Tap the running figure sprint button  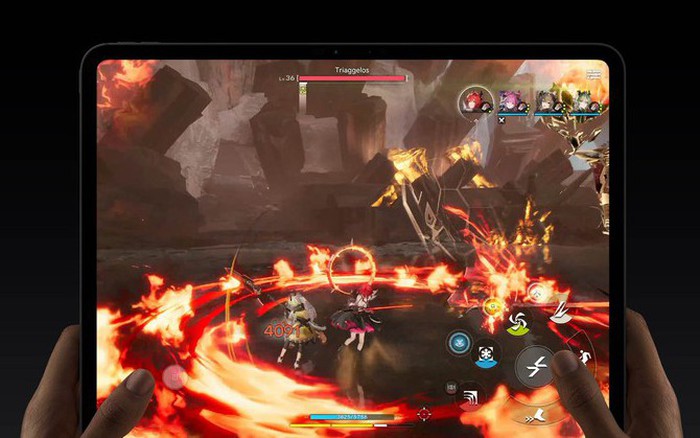582,357
